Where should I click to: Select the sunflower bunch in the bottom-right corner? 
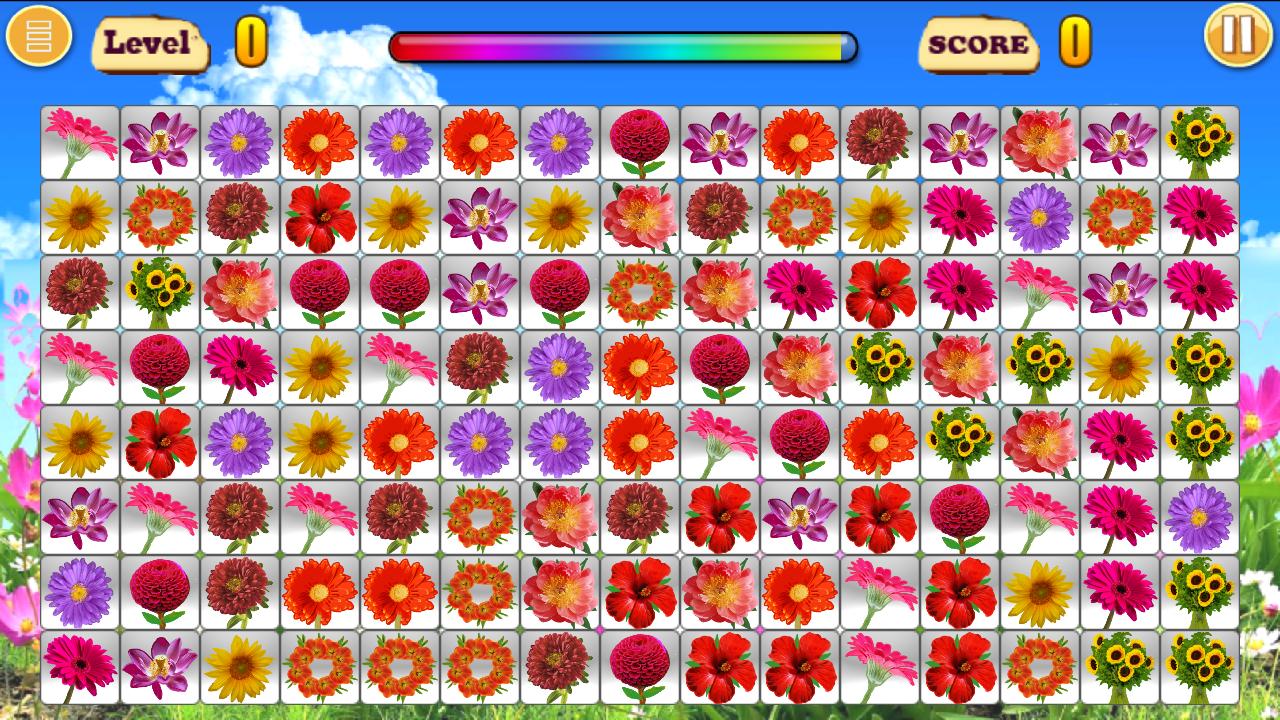[1197, 667]
